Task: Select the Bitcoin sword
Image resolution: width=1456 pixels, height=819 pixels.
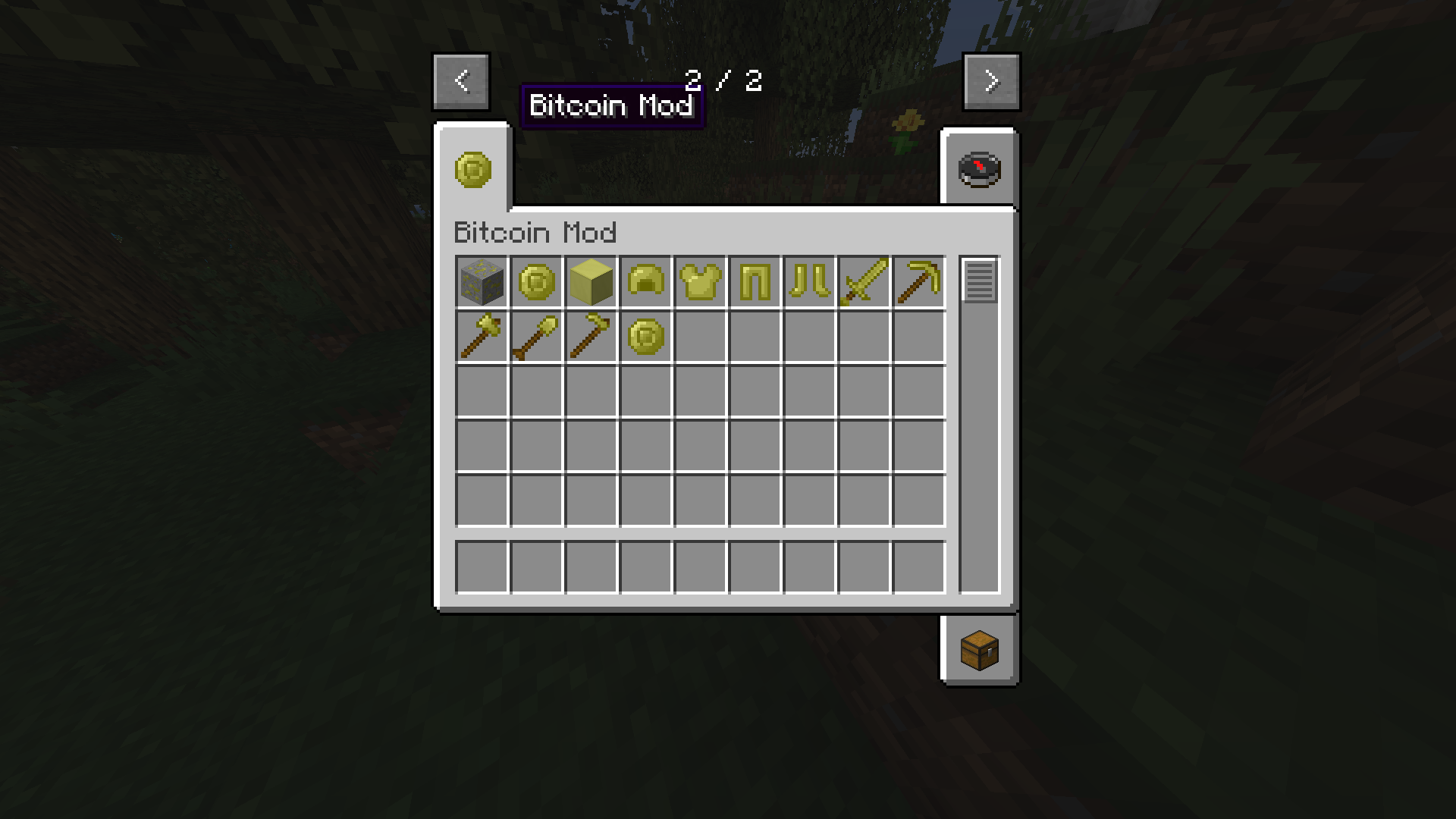Action: click(x=864, y=283)
